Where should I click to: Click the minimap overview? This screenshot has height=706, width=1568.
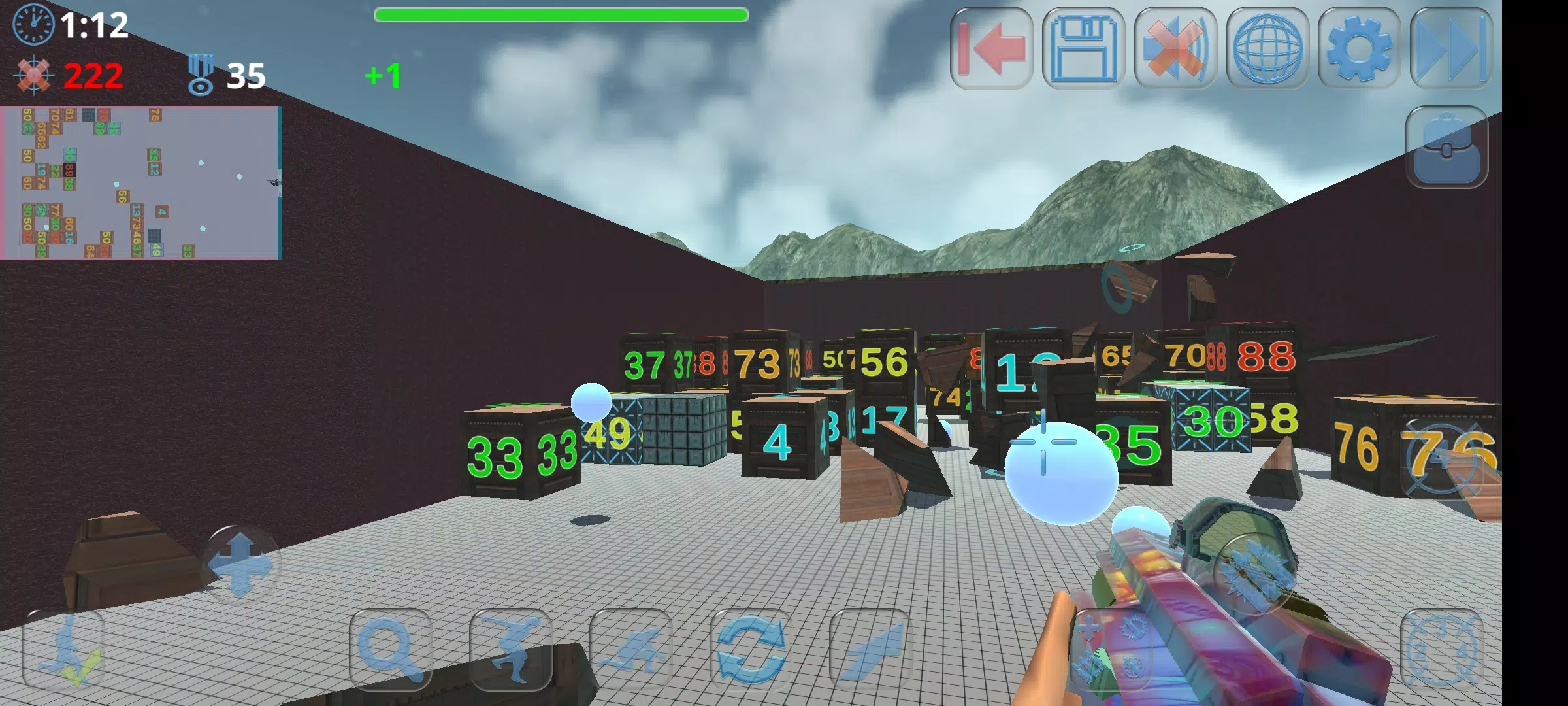pyautogui.click(x=141, y=183)
